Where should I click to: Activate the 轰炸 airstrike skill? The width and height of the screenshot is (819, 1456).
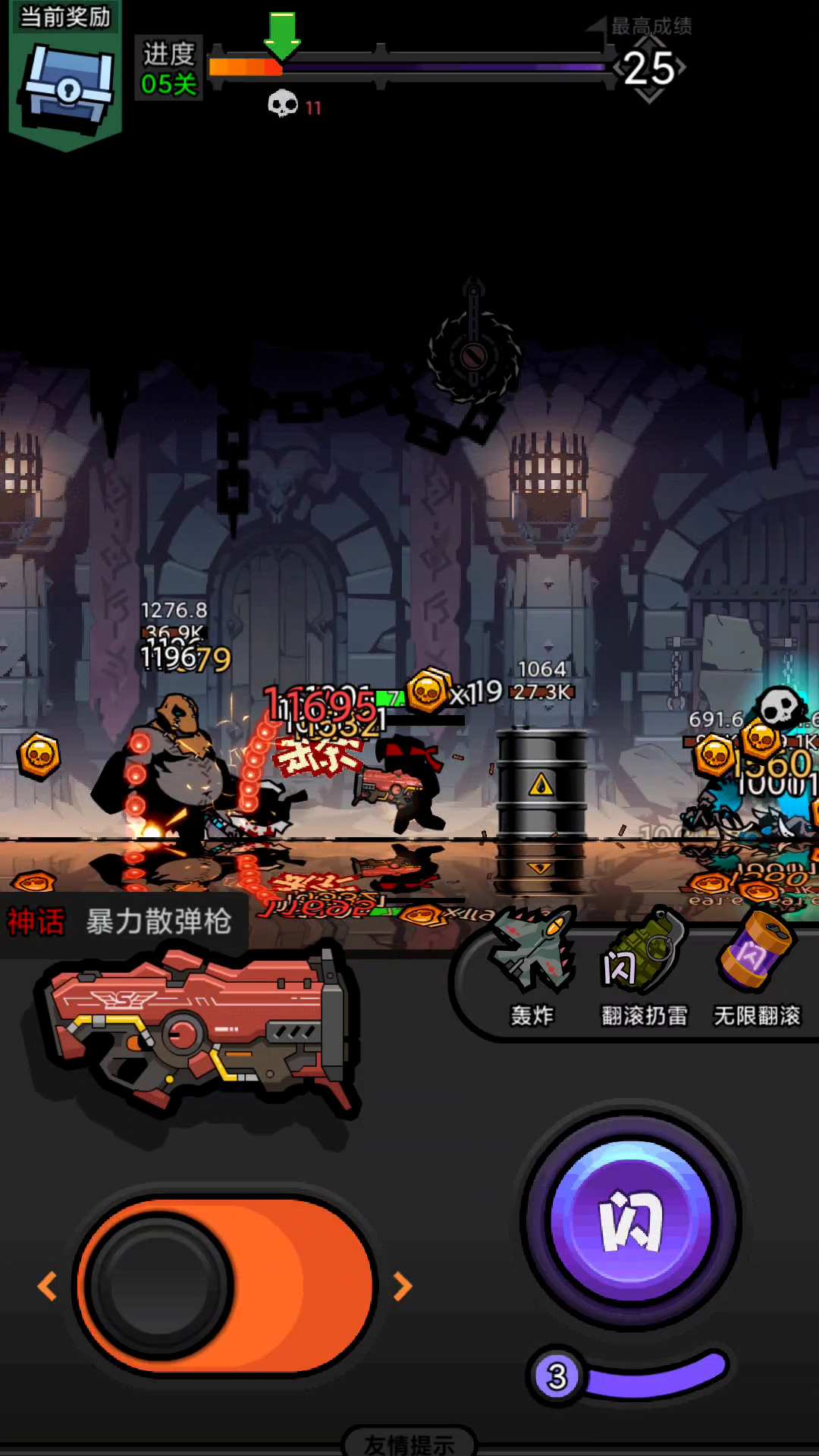pos(532,963)
